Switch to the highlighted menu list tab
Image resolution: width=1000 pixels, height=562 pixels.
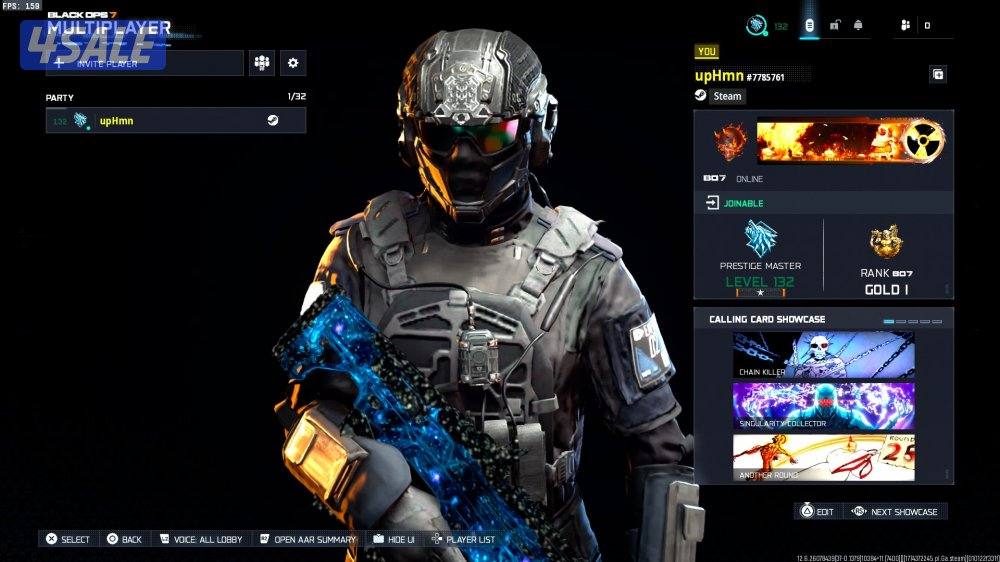(809, 25)
